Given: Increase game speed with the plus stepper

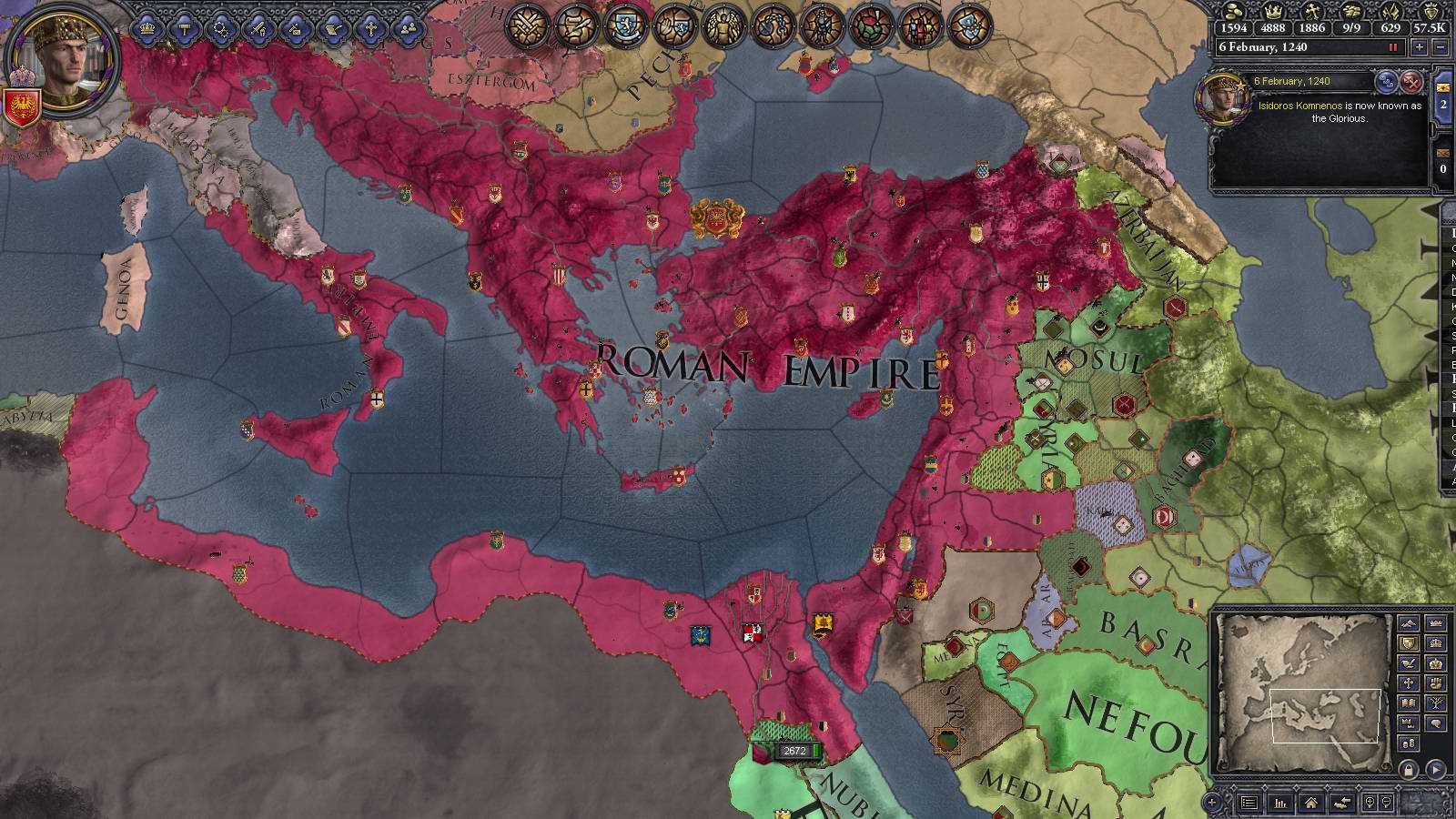Looking at the screenshot, I should (1420, 46).
